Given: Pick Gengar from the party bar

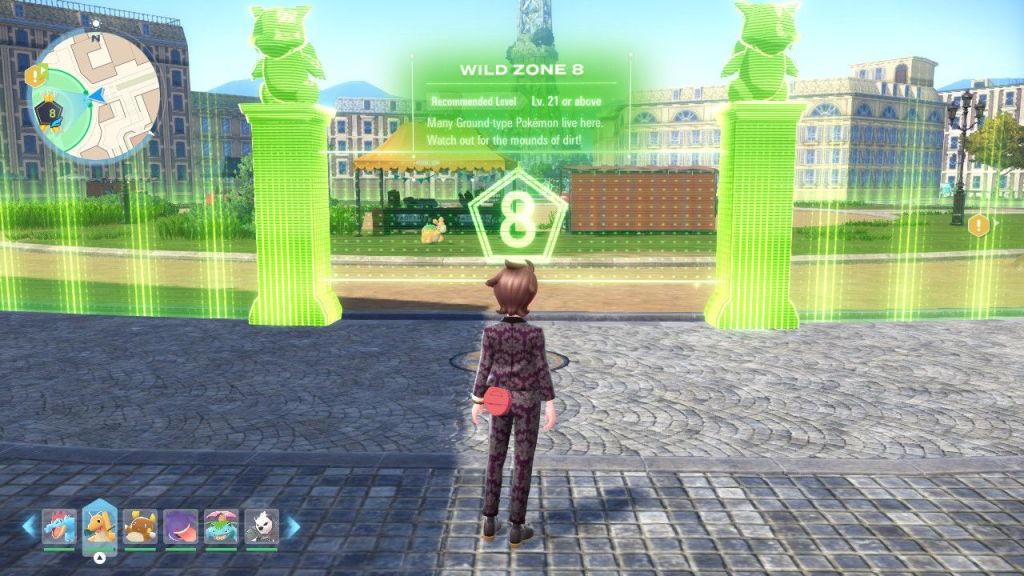Looking at the screenshot, I should coord(180,526).
